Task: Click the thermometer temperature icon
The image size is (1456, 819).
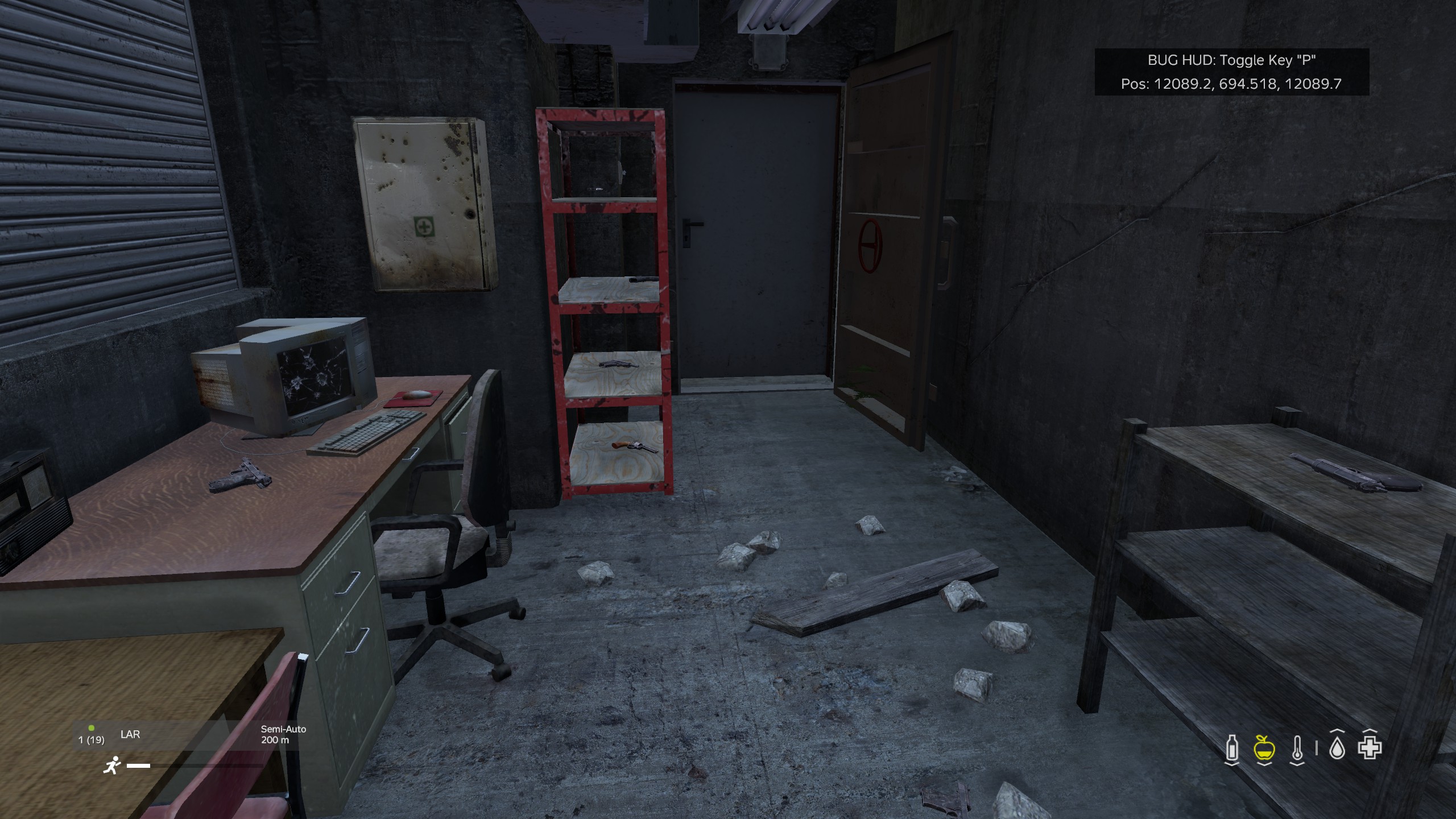Action: click(x=1297, y=748)
